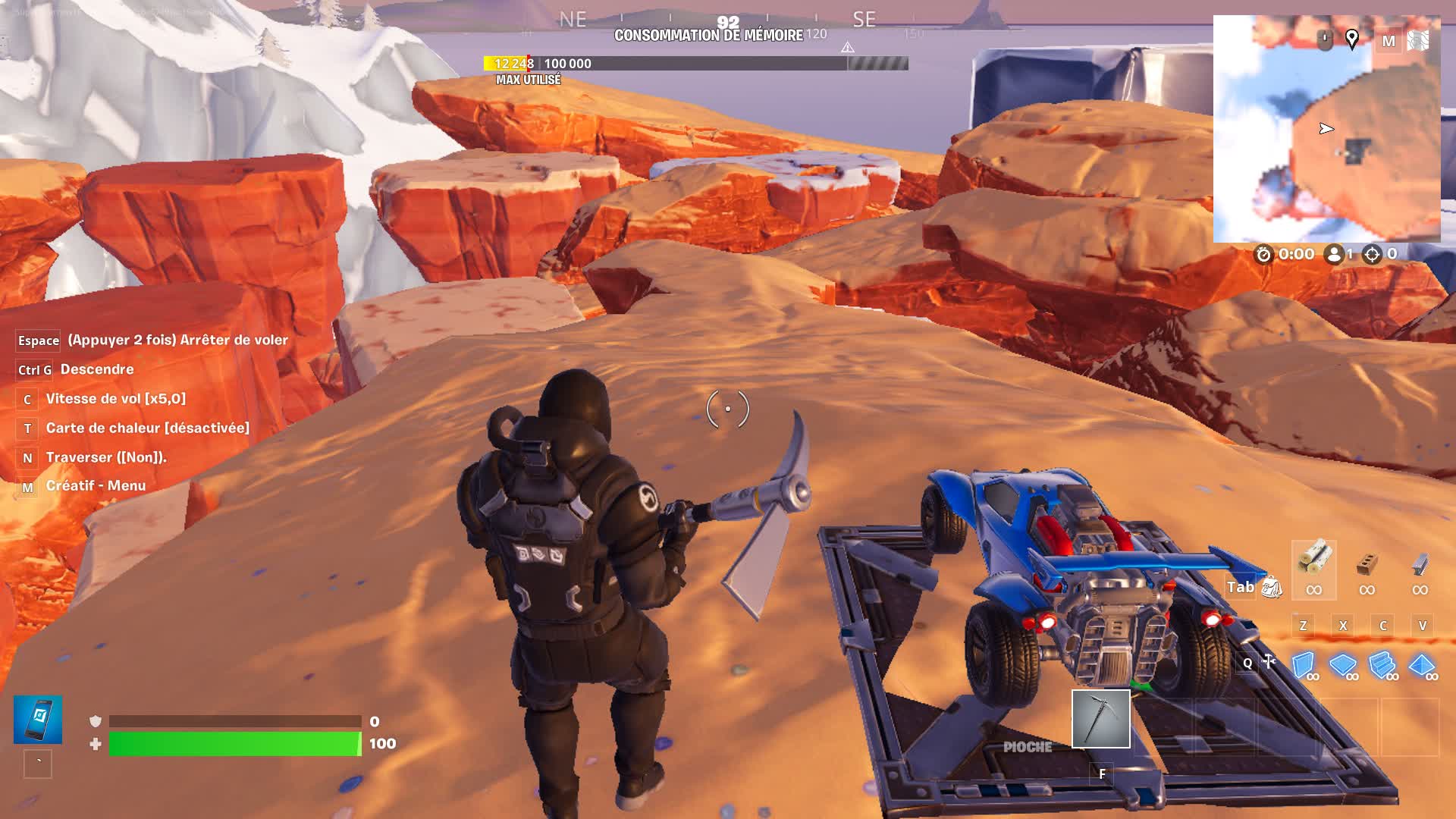The height and width of the screenshot is (819, 1456).
Task: Select the pickaxe hotbar slot
Action: 1100,718
